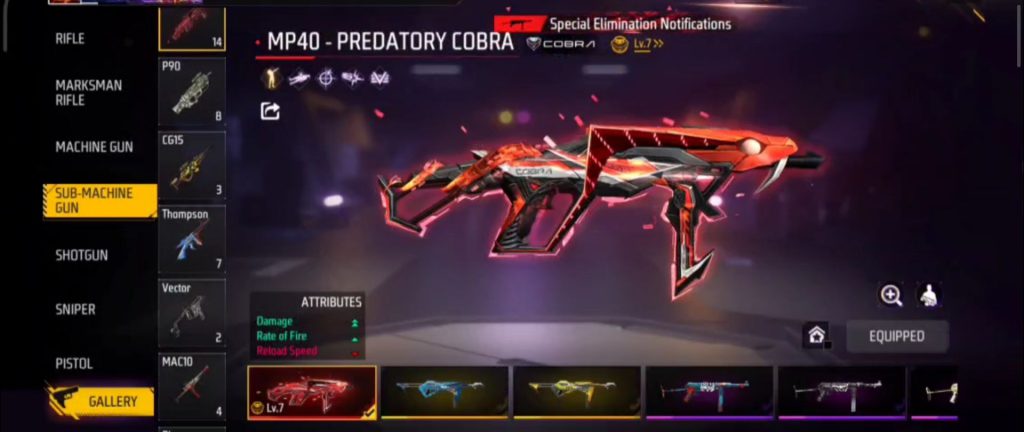Switch to Marksman Rifle category

pos(89,93)
